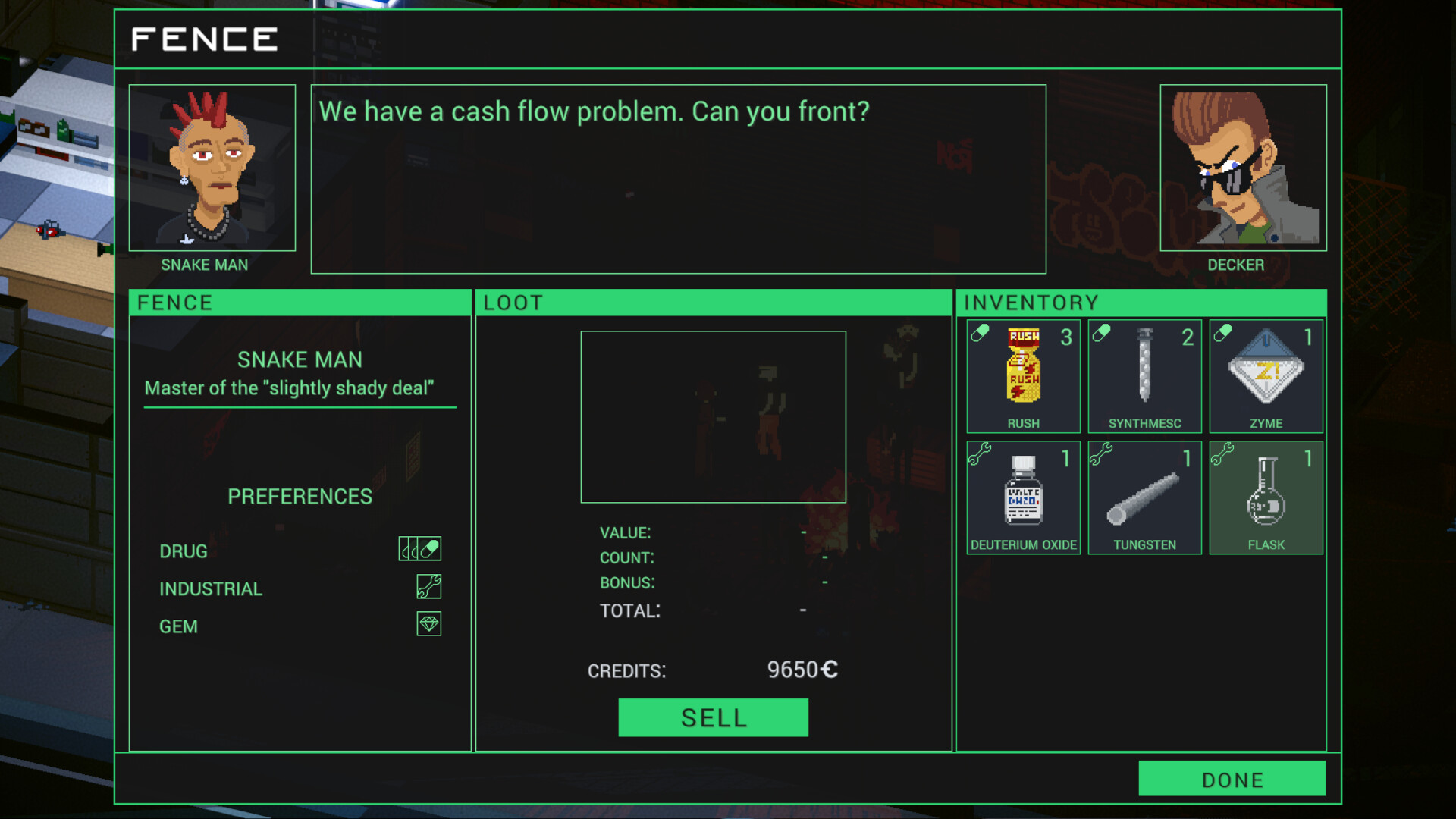Click the wrench icon on the TUNGSTEN slot
Image resolution: width=1456 pixels, height=819 pixels.
coord(1102,453)
